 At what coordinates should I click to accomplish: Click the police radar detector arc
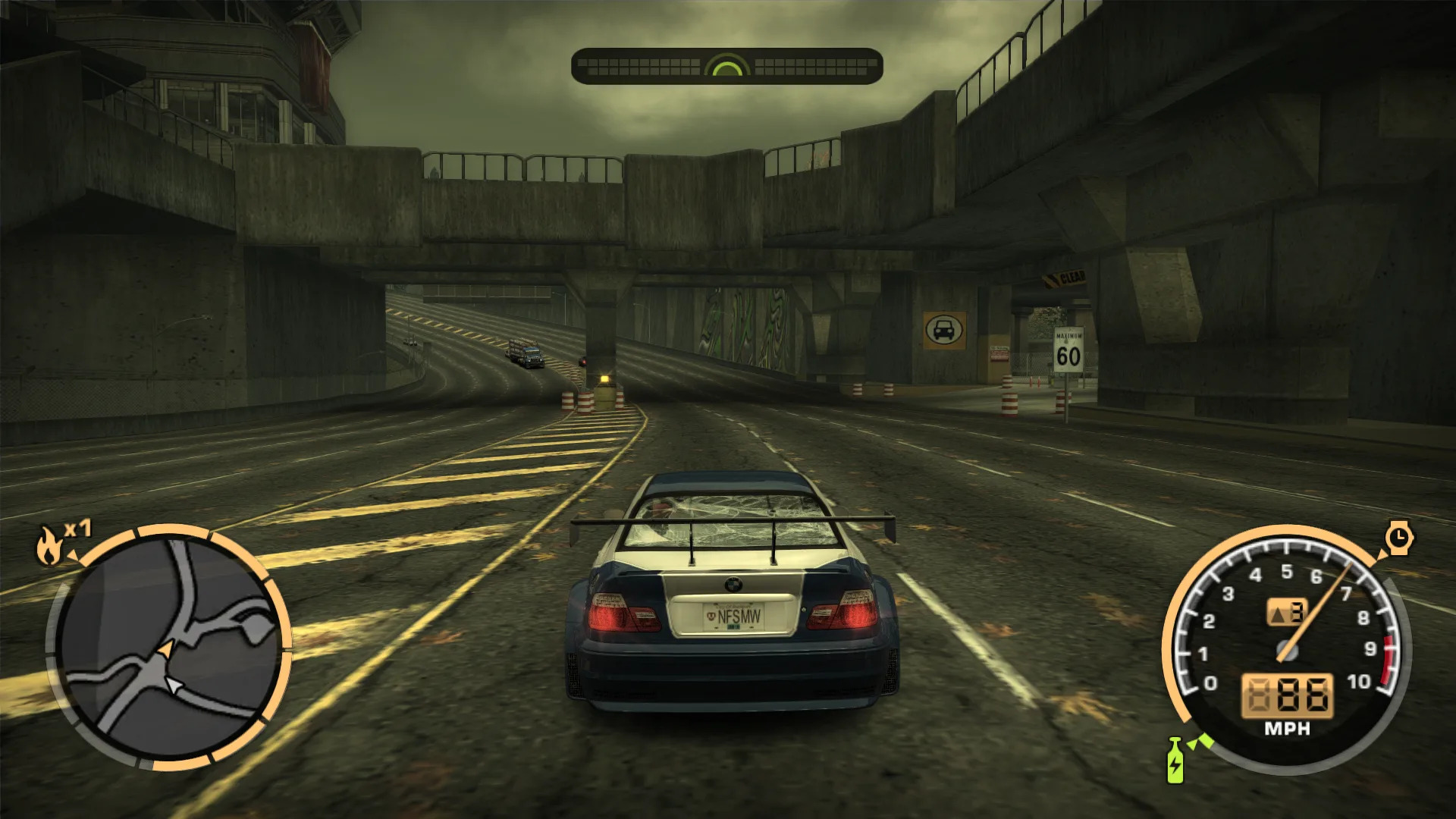click(726, 67)
